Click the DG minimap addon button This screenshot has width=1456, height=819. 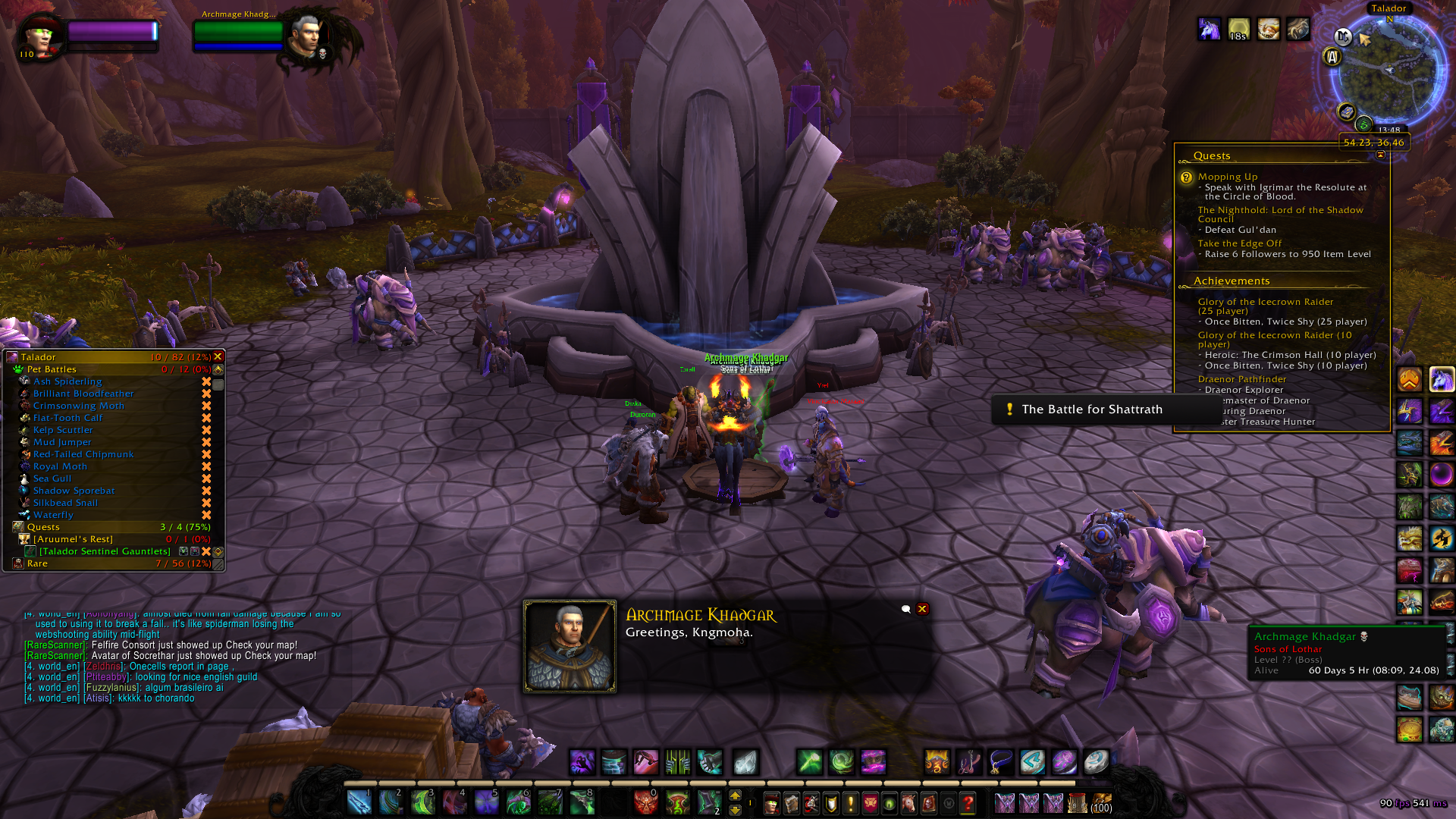pyautogui.click(x=1343, y=36)
